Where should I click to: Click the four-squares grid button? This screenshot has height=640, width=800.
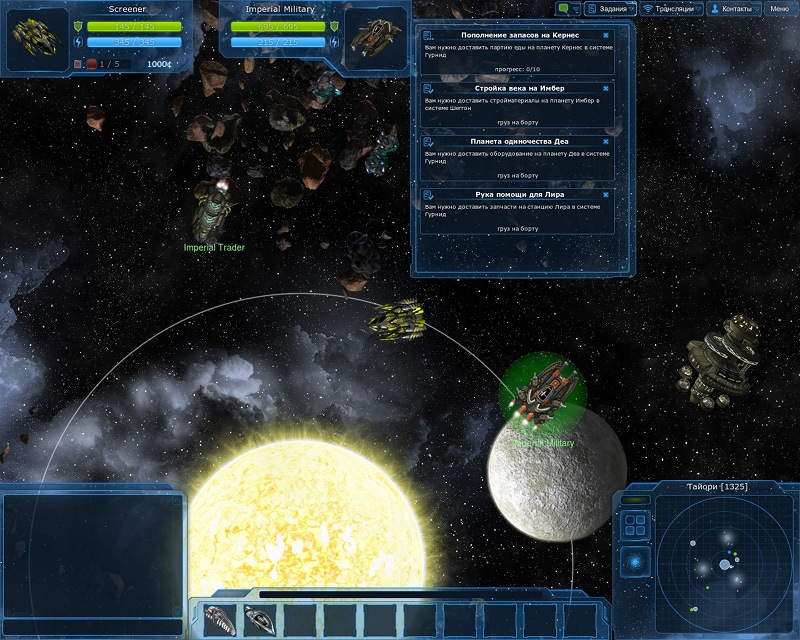click(634, 525)
